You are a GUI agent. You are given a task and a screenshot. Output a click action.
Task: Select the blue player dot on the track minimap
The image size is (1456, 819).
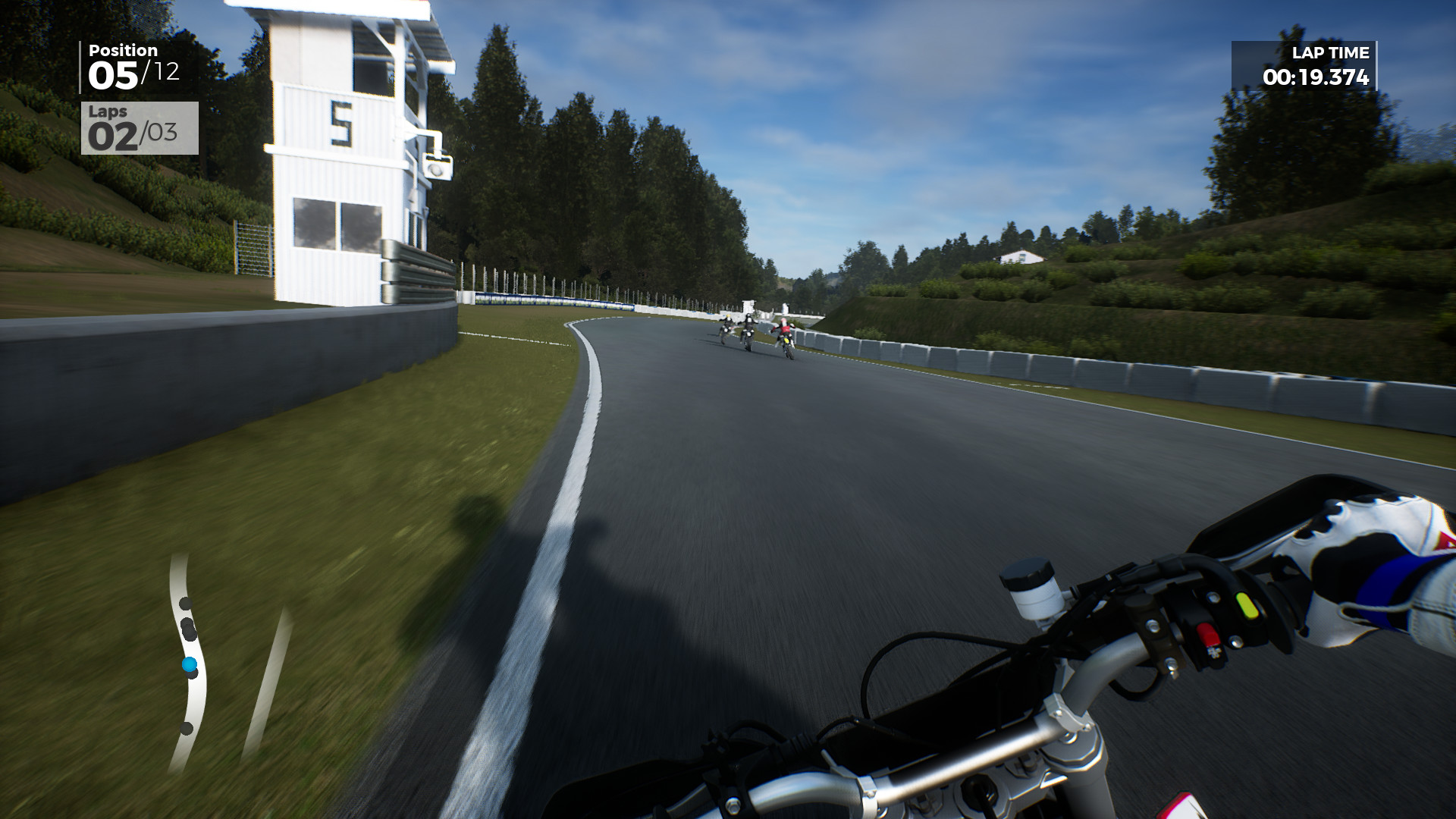tap(190, 664)
